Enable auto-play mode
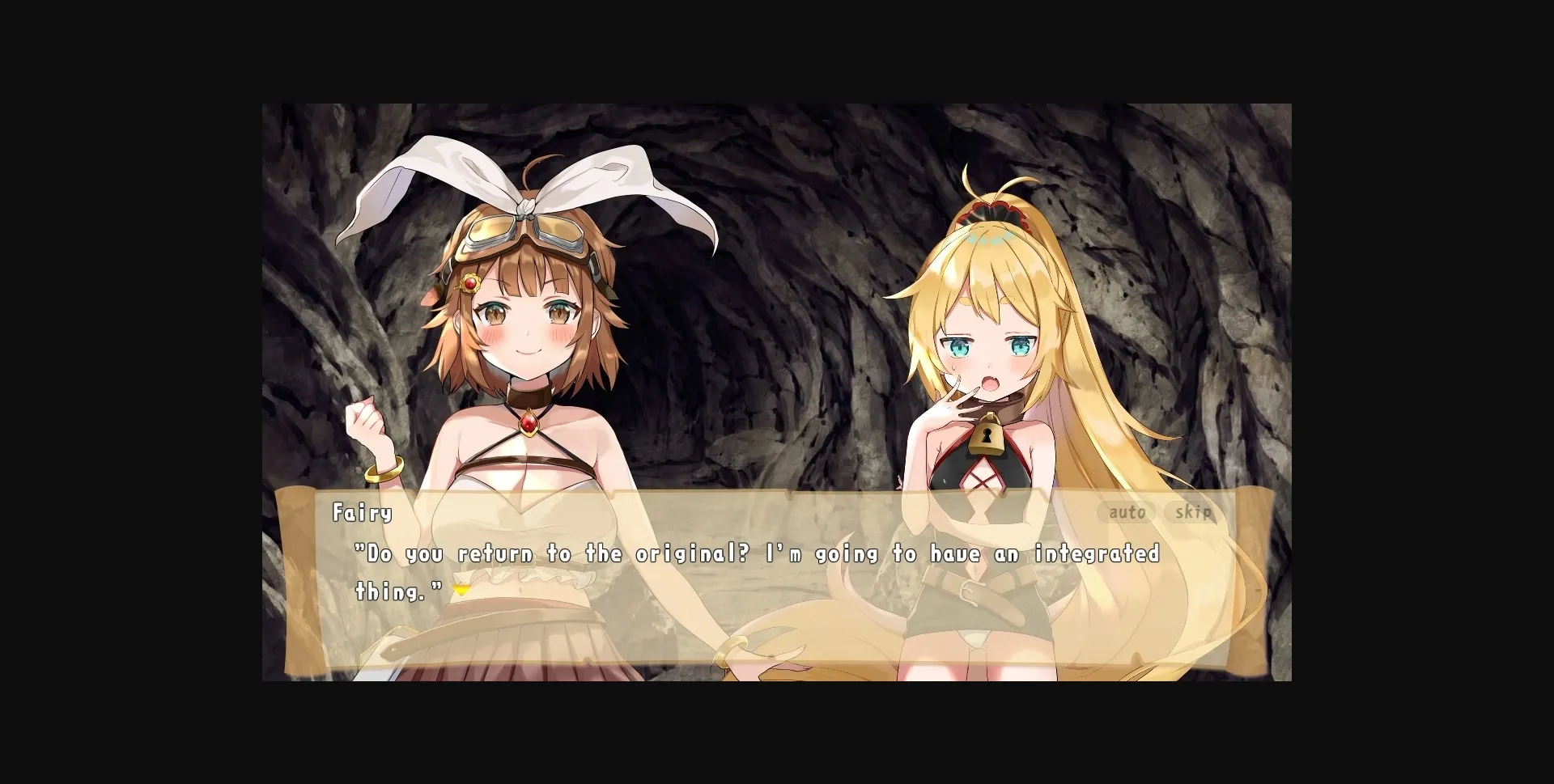The image size is (1554, 784). coord(1128,512)
